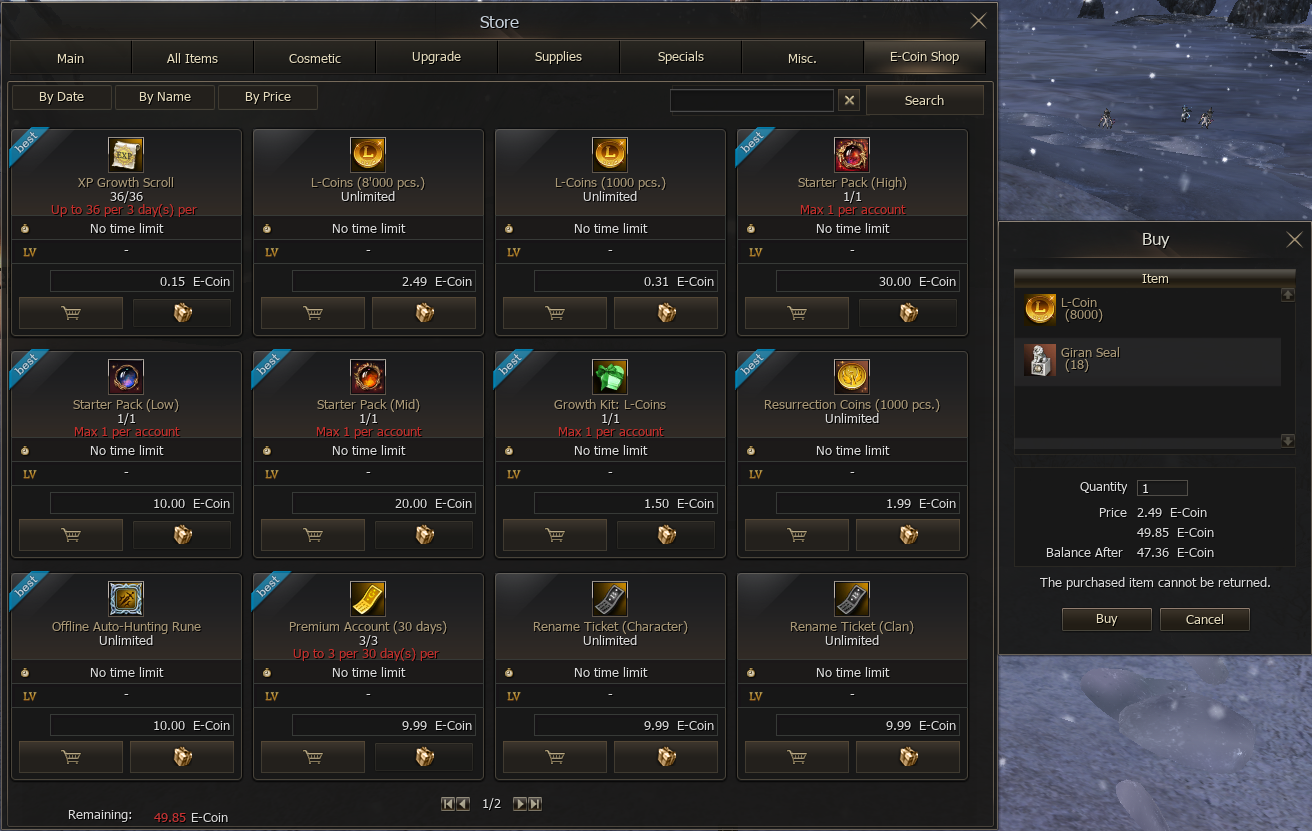The image size is (1312, 831).
Task: Open the Main store tab
Action: [x=70, y=58]
